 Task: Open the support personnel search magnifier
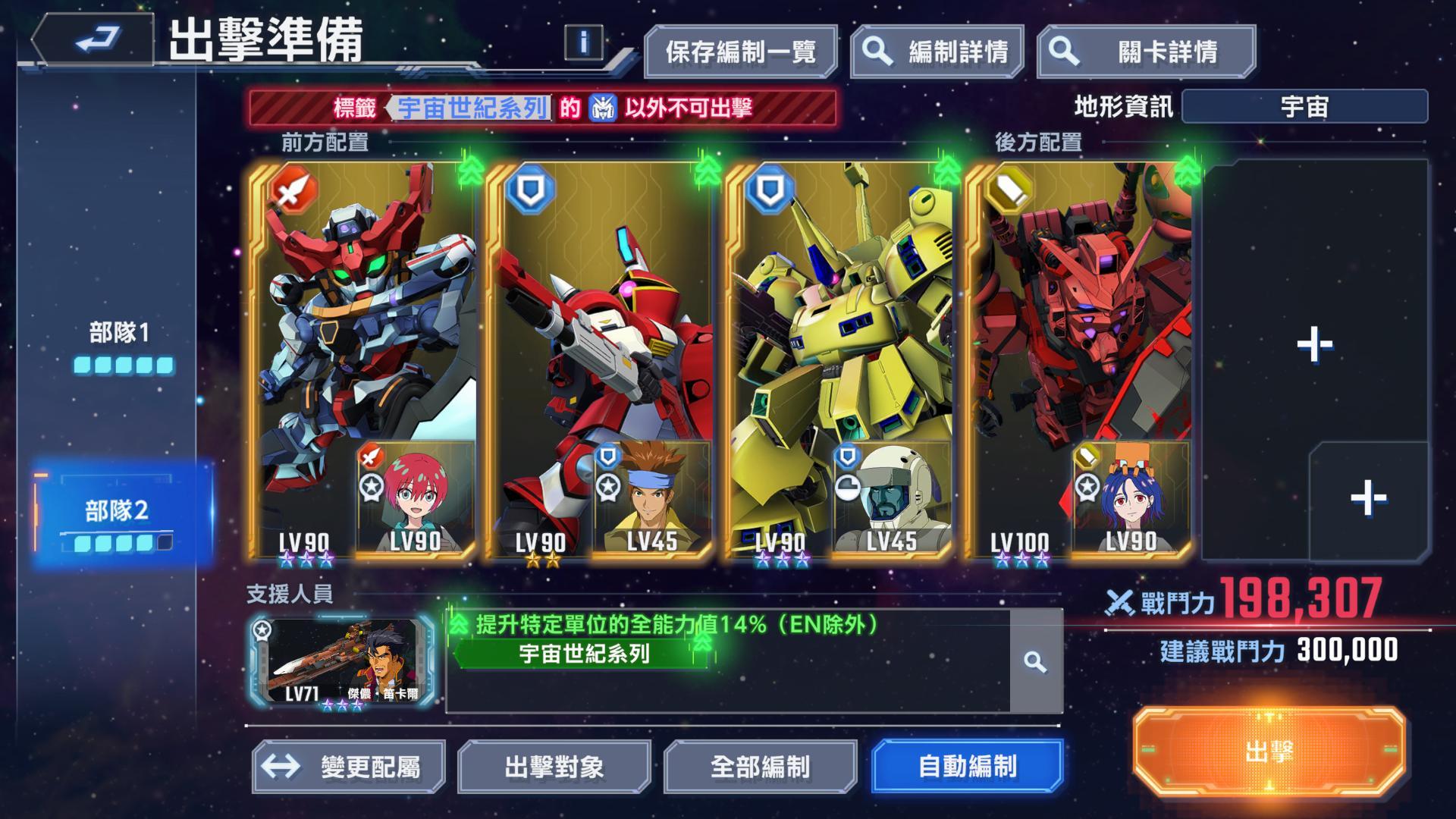pyautogui.click(x=1034, y=661)
